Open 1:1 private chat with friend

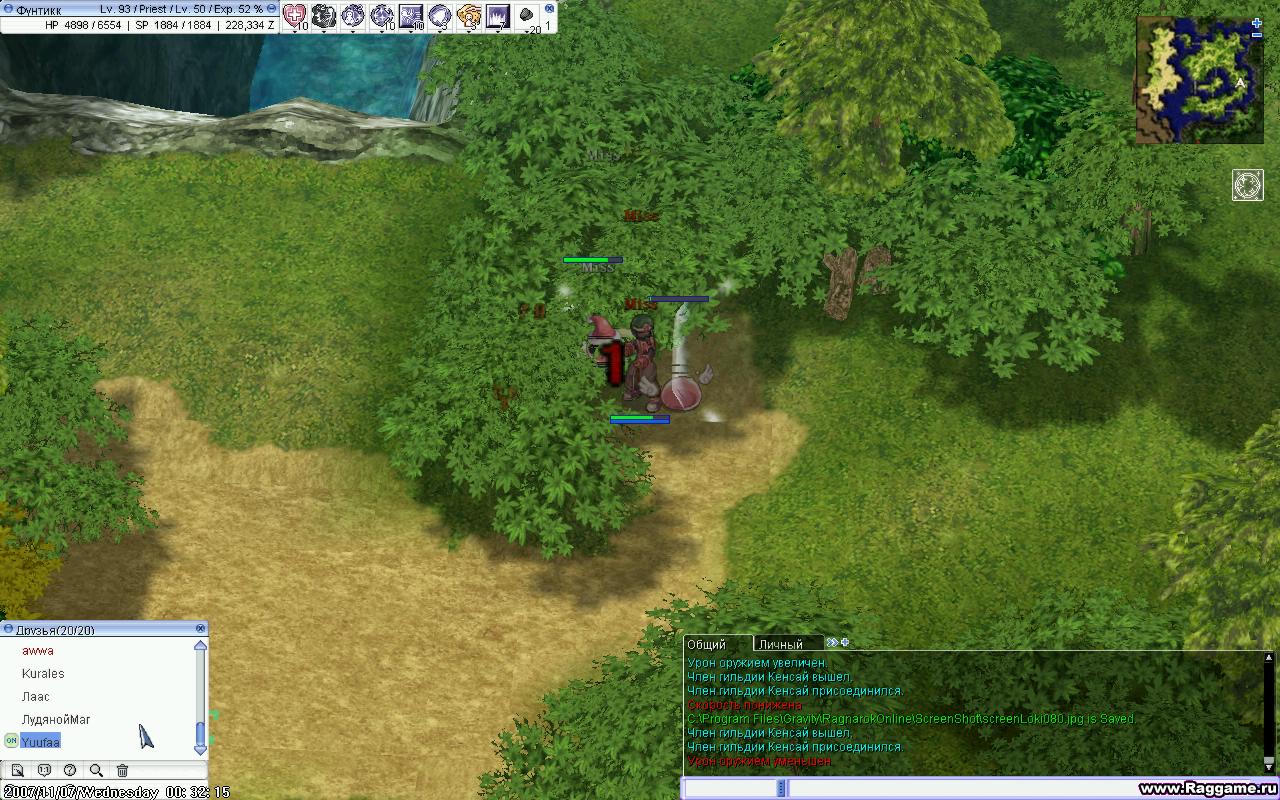click(x=44, y=770)
